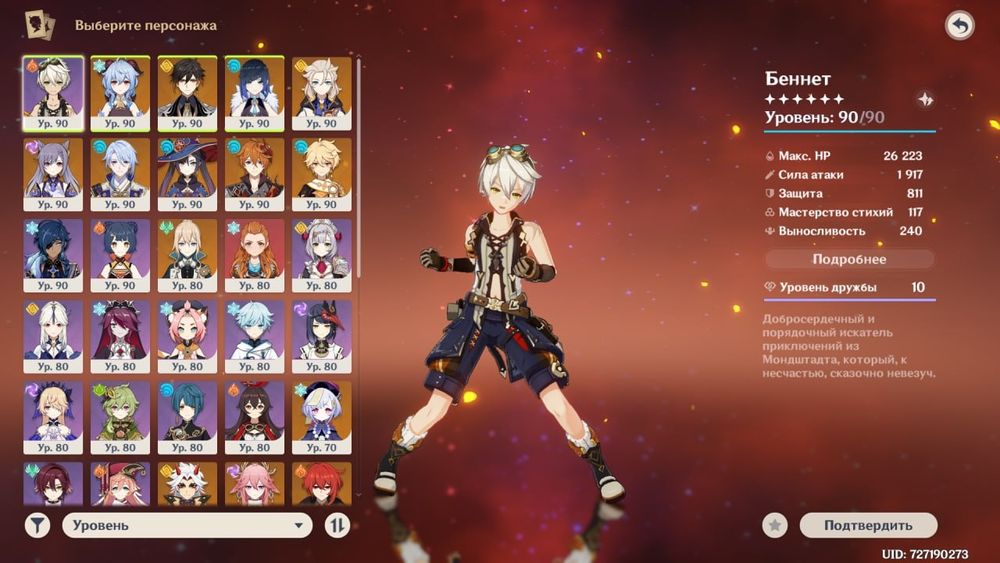Click the star favorite button beside Подтвердить
1000x563 pixels.
pos(774,525)
